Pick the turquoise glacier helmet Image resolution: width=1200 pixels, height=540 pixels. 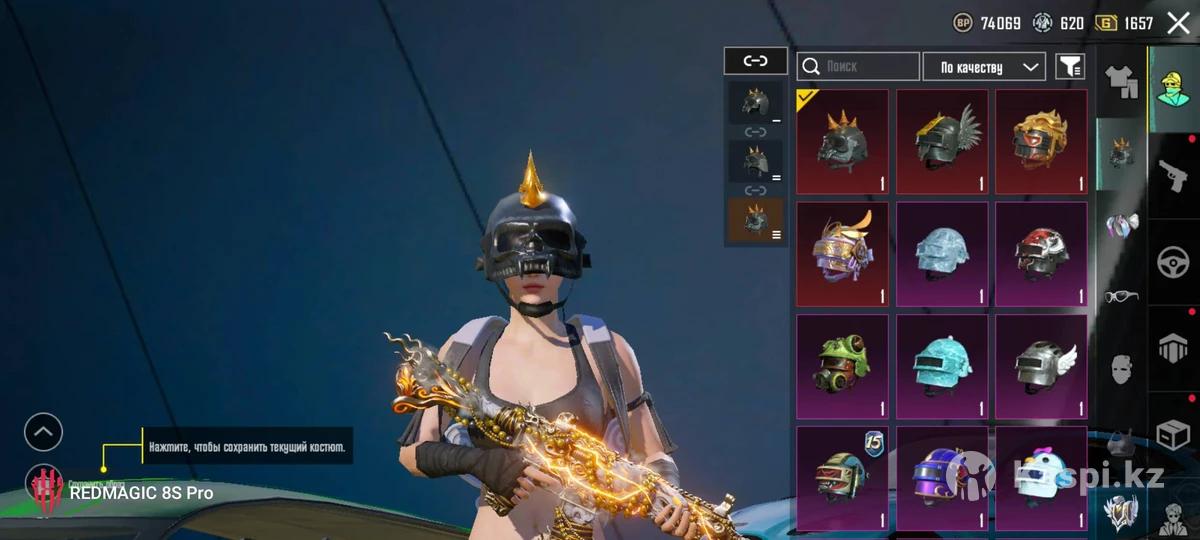pos(942,365)
